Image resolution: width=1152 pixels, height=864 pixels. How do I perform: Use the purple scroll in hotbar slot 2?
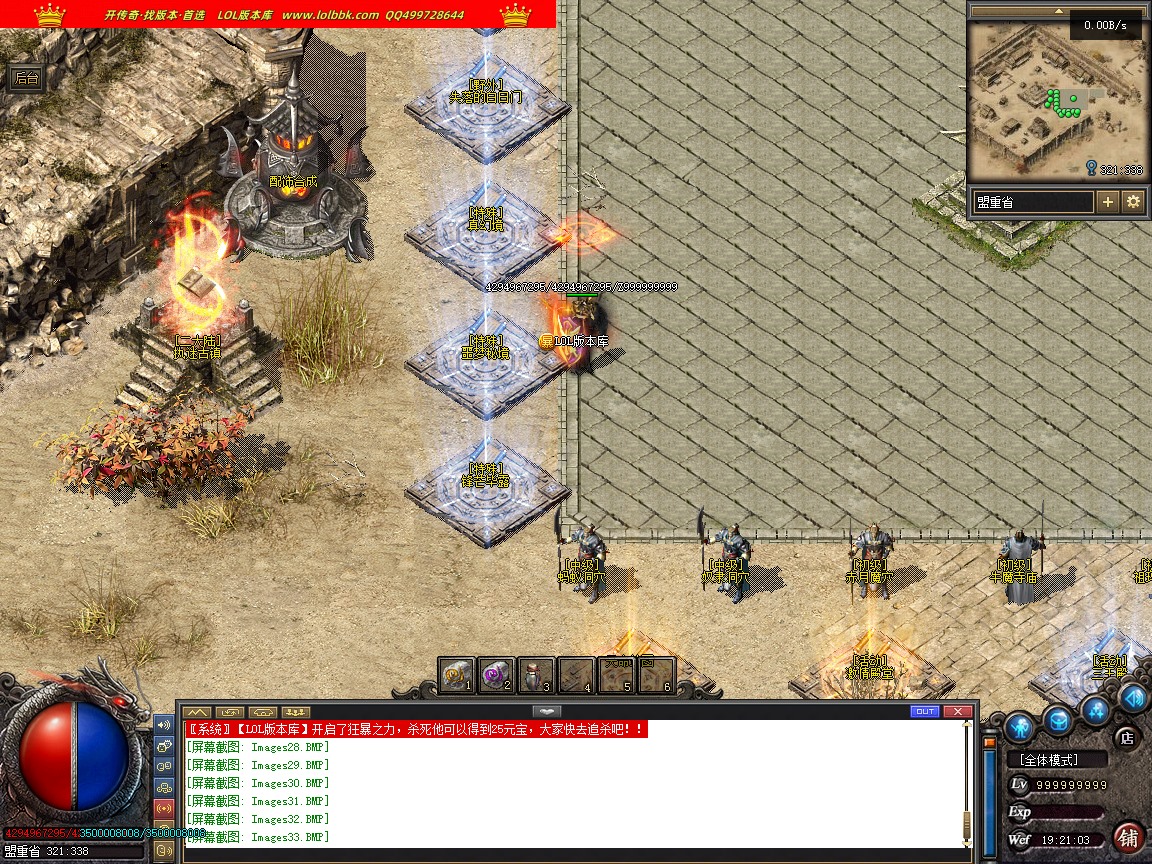(495, 676)
